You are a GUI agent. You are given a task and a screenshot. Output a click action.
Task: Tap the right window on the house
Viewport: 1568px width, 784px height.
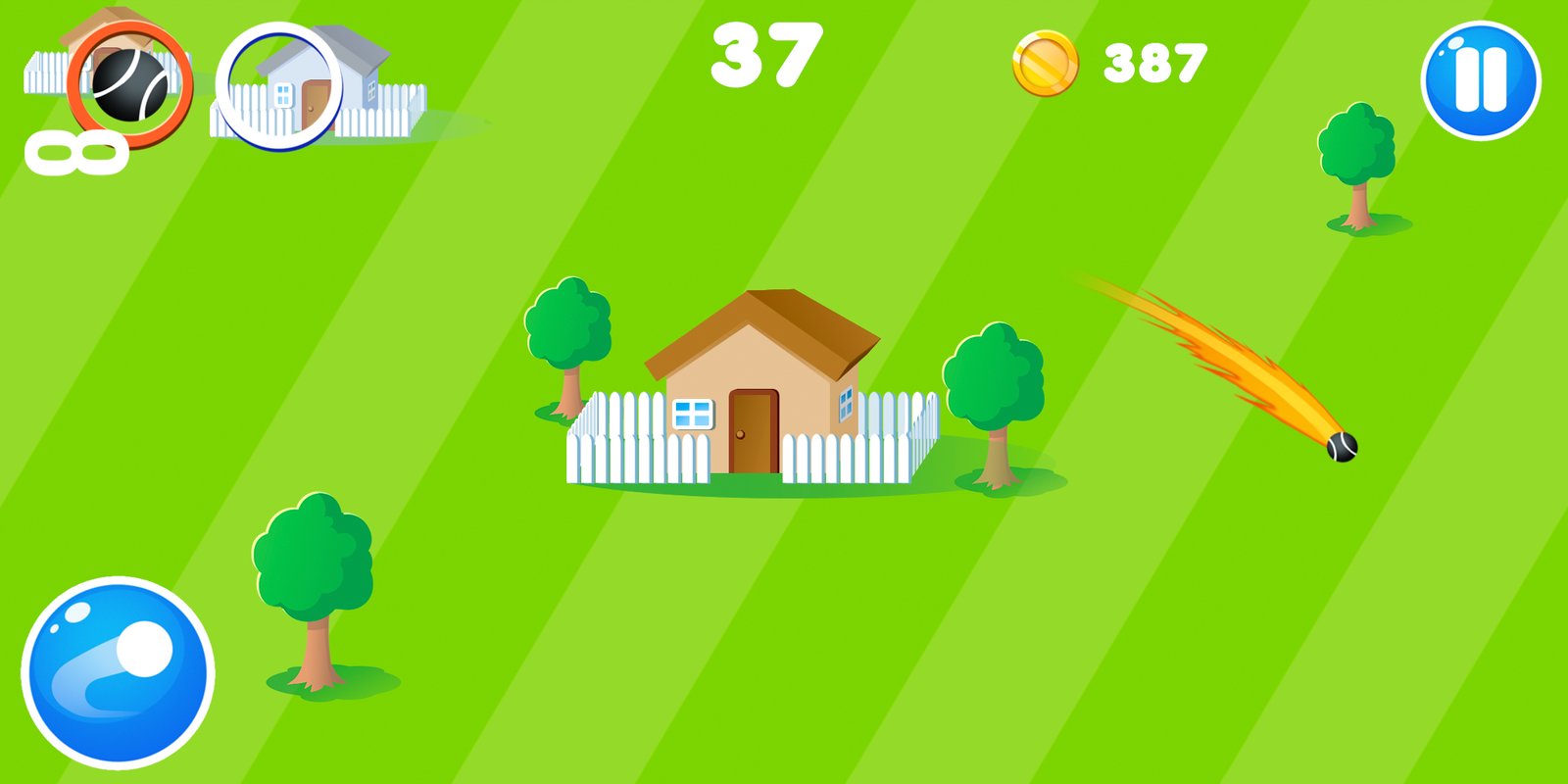(847, 402)
